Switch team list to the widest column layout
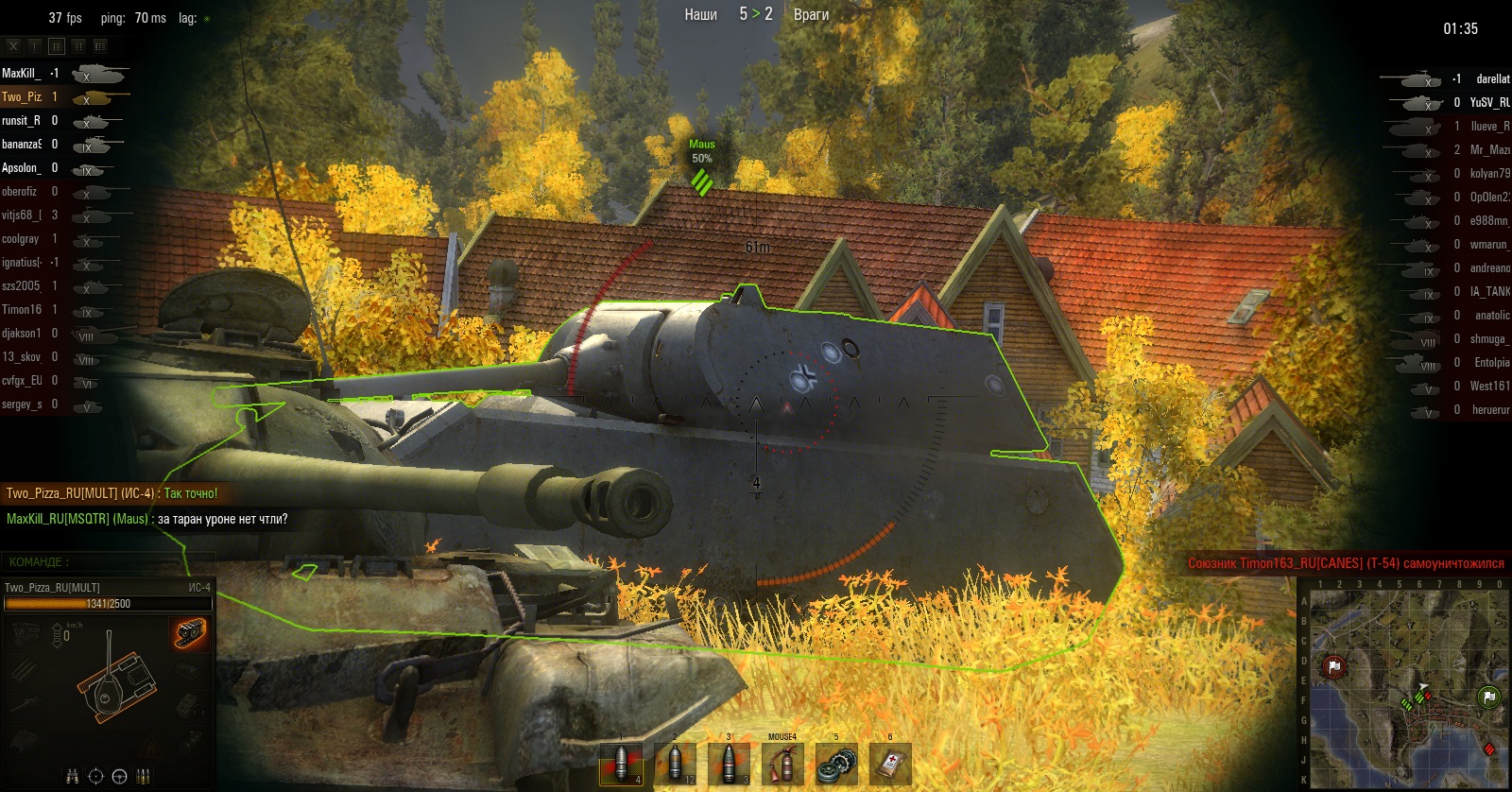 (x=100, y=45)
